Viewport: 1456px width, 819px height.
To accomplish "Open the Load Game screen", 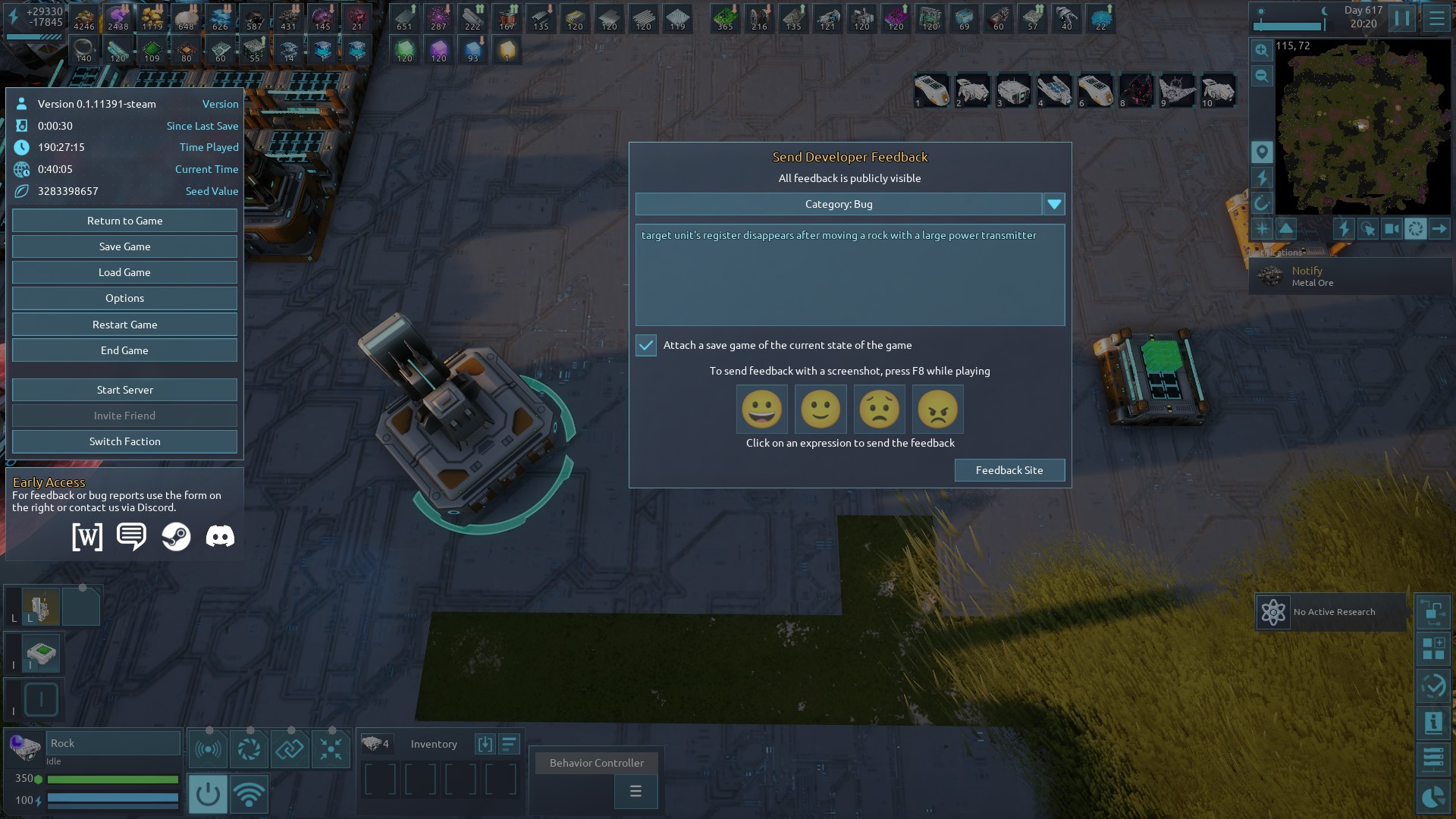I will point(124,272).
